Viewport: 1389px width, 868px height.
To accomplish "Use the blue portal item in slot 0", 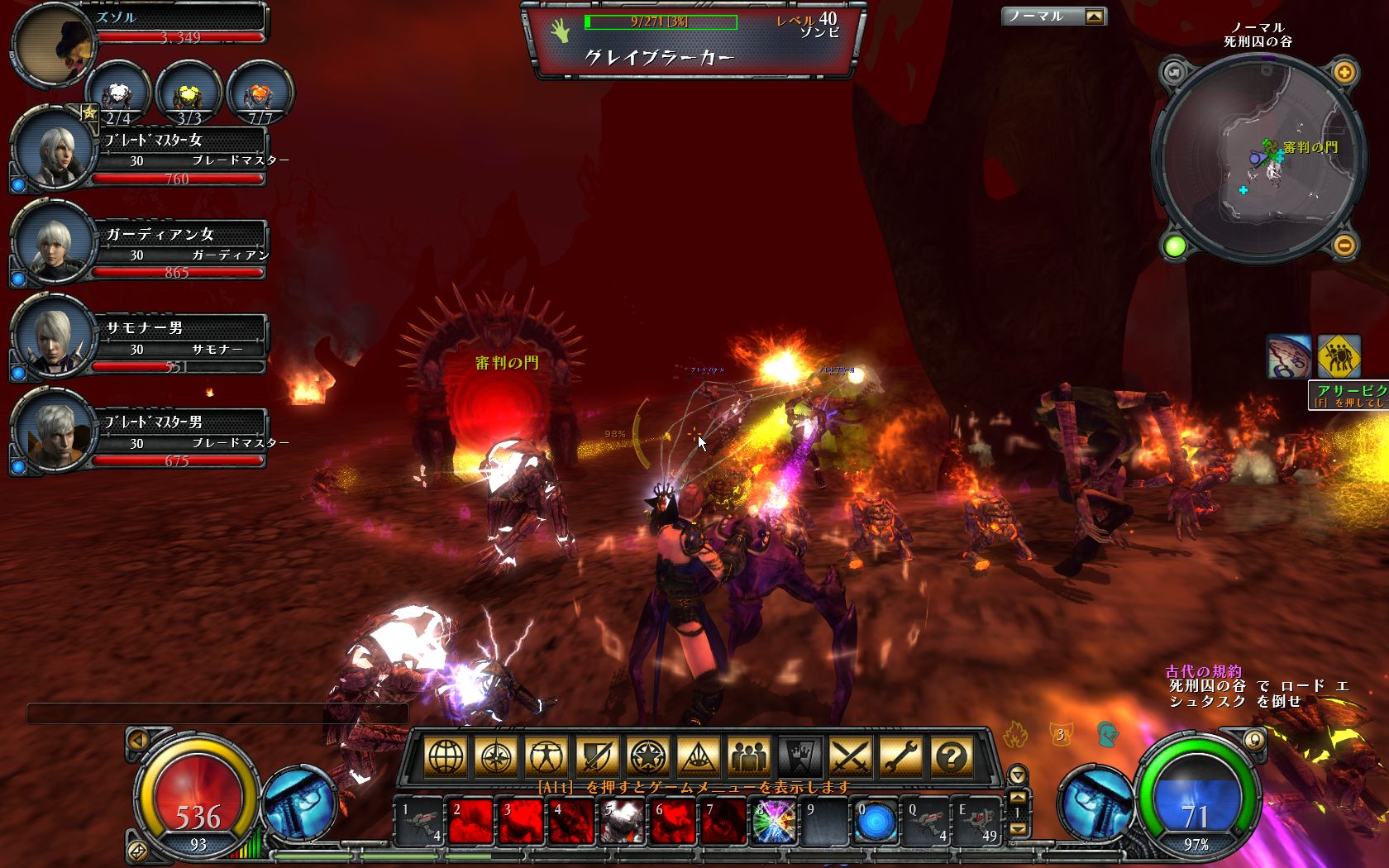I will point(876,822).
